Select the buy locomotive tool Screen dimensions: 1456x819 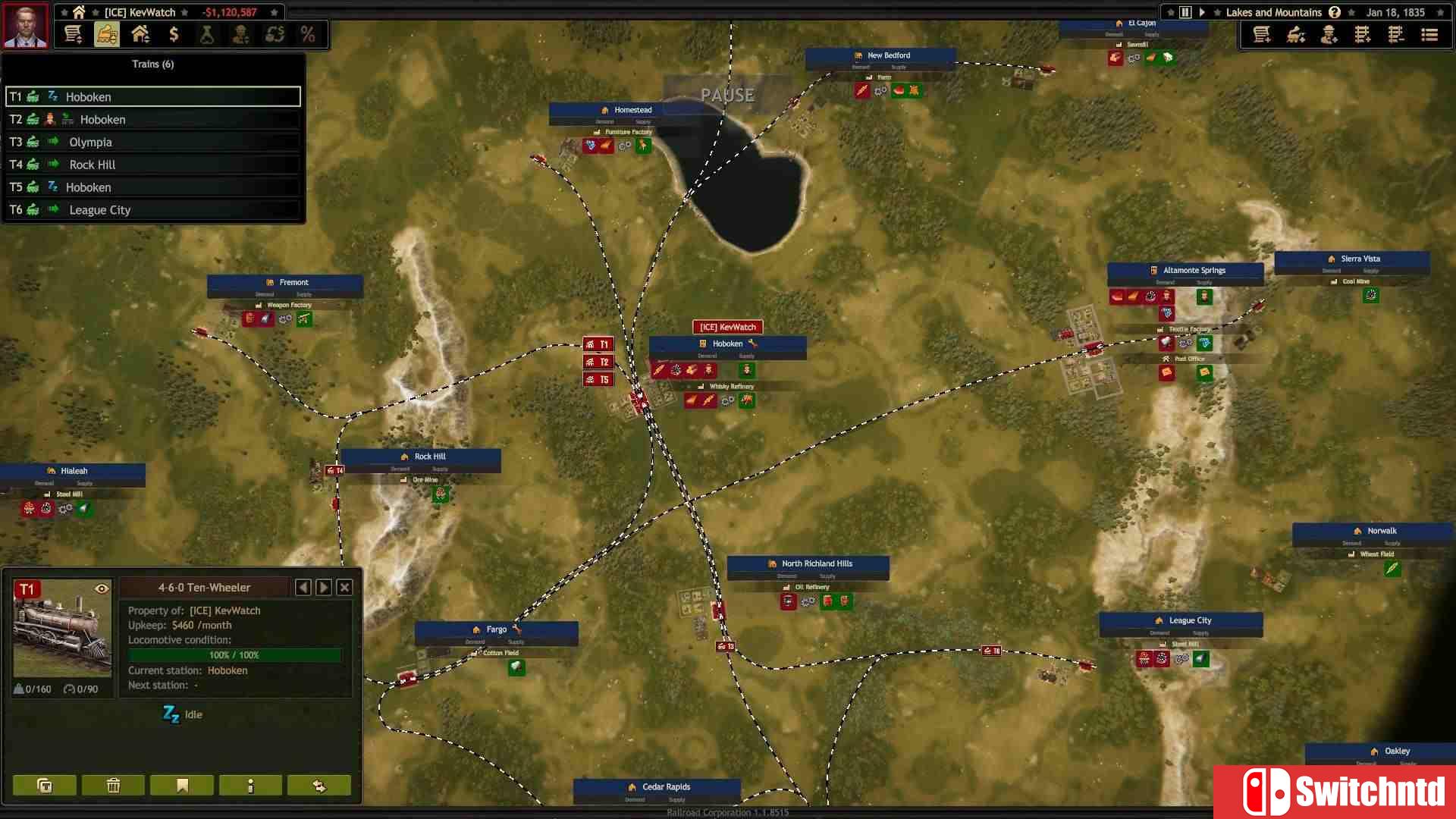[x=1297, y=35]
